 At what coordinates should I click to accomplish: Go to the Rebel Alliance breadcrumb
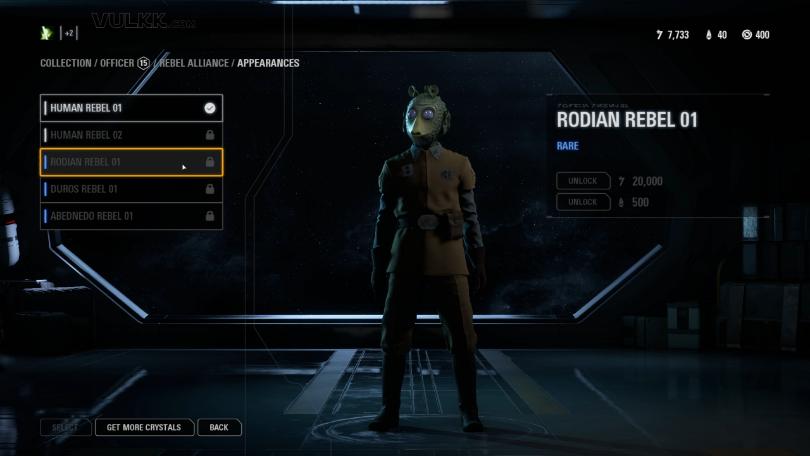(194, 63)
